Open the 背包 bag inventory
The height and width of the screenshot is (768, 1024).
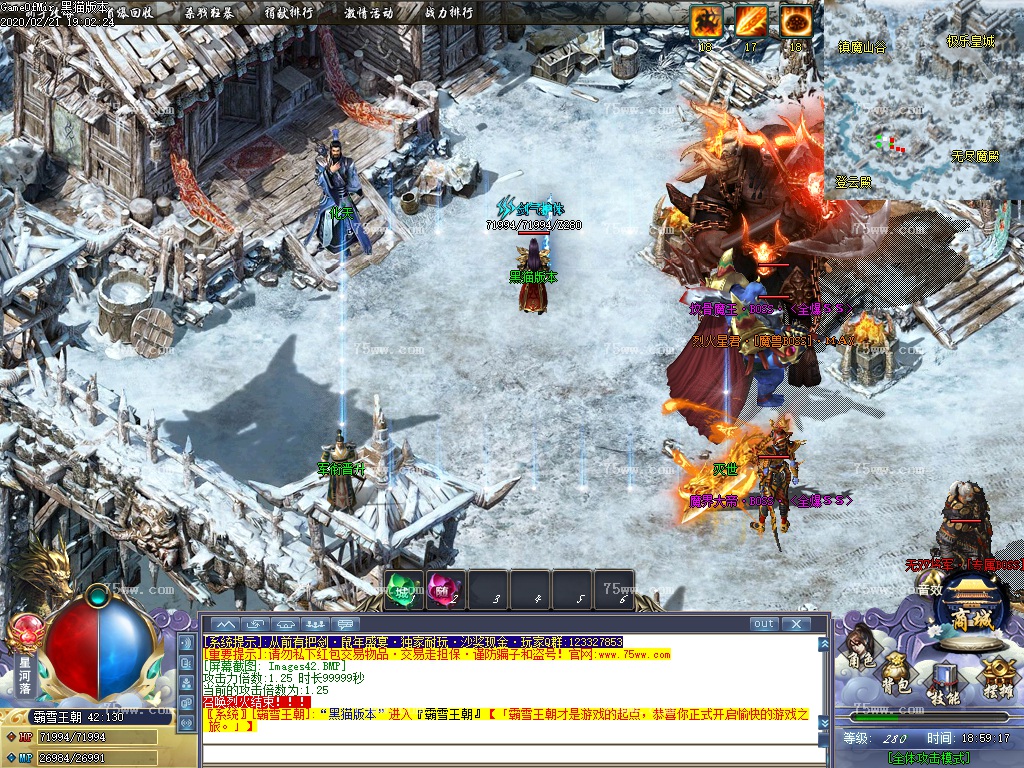pos(895,675)
